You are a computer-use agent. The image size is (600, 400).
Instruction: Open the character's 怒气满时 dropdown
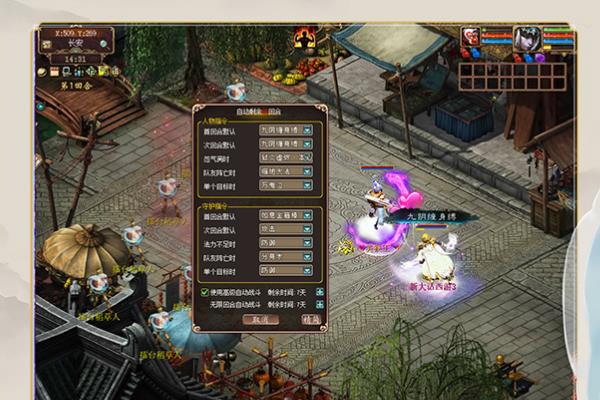pos(307,157)
